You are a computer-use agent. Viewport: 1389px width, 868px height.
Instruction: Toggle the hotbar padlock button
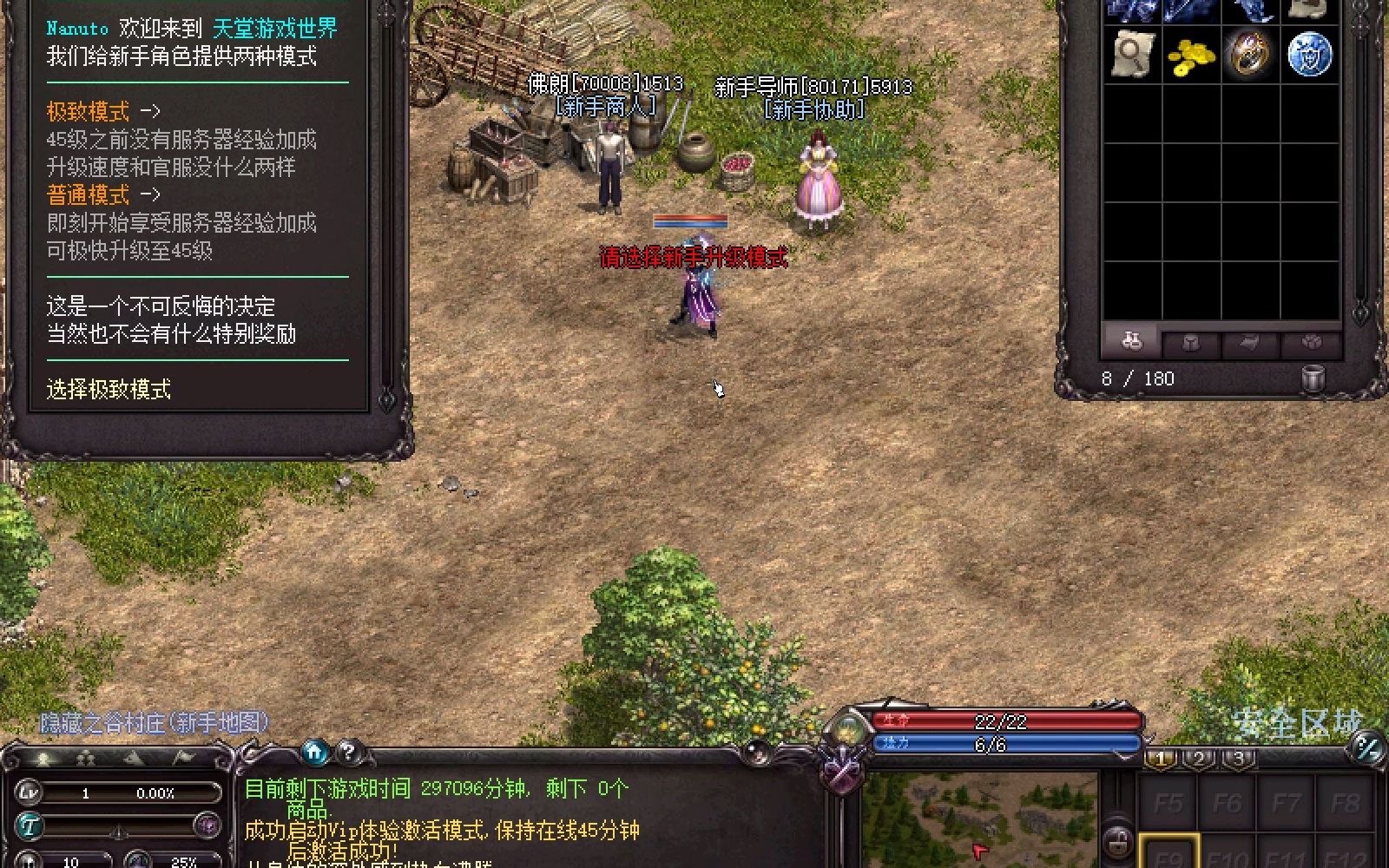pyautogui.click(x=1118, y=840)
